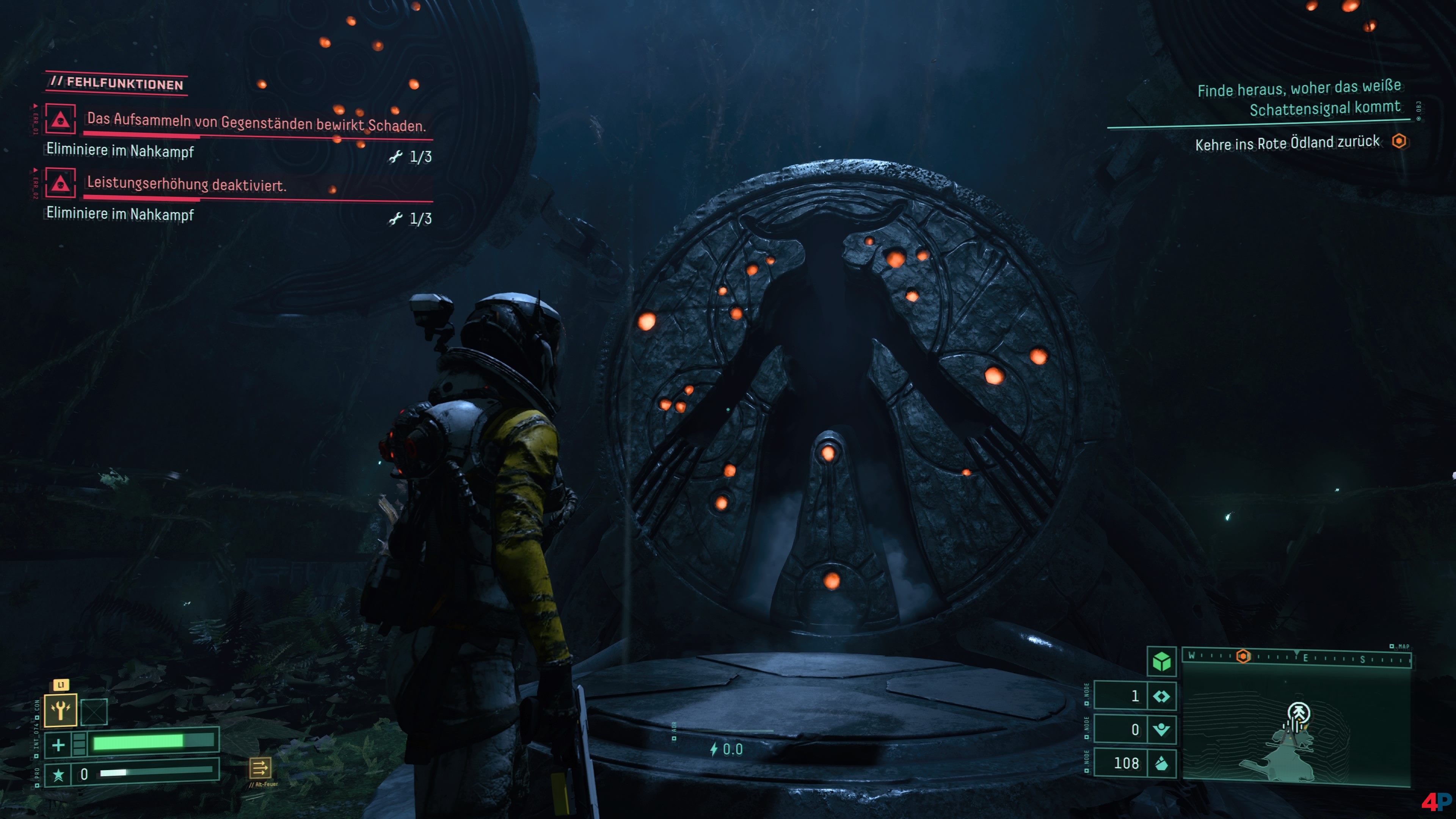
Task: Select the green cube icon above the counters
Action: [1161, 661]
